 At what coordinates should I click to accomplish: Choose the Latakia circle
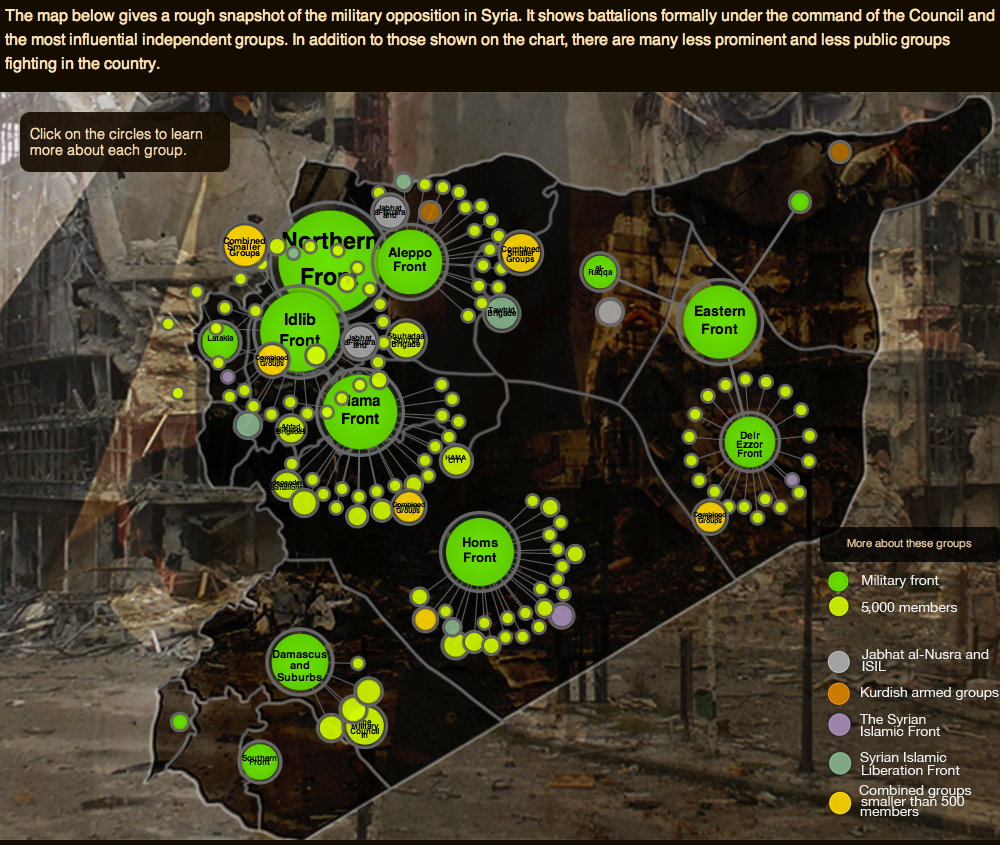(x=219, y=338)
